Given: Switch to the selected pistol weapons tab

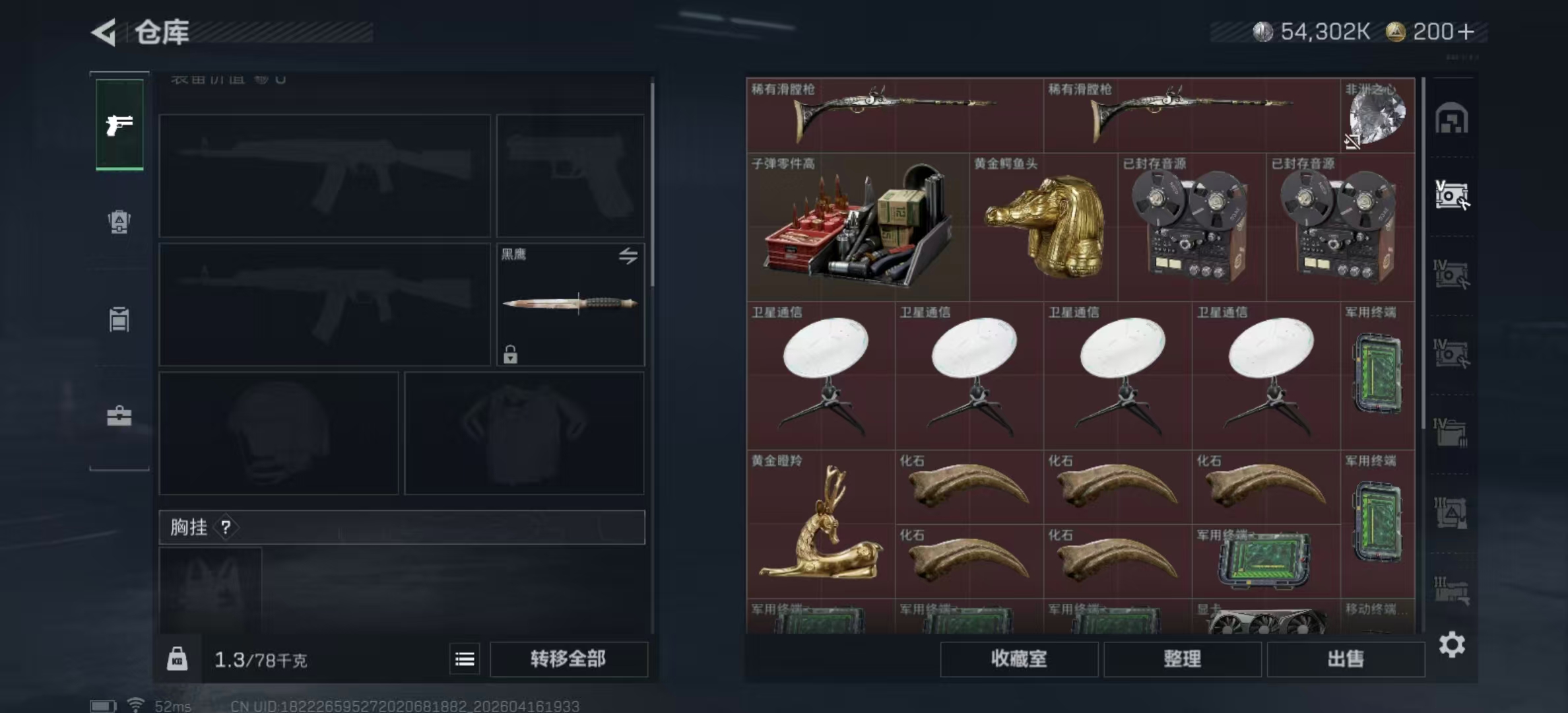Looking at the screenshot, I should coord(119,125).
